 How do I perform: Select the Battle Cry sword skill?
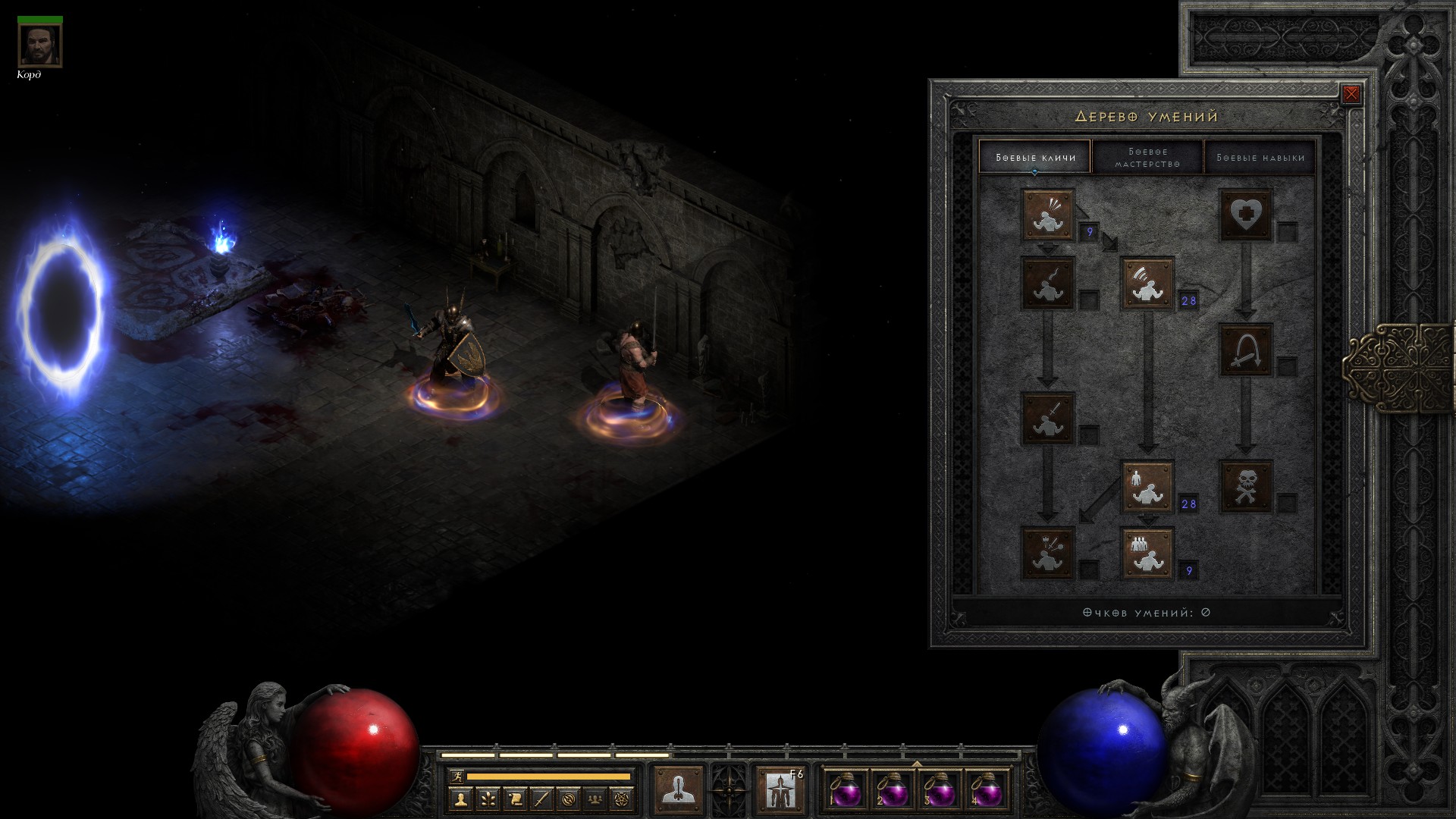point(1048,418)
